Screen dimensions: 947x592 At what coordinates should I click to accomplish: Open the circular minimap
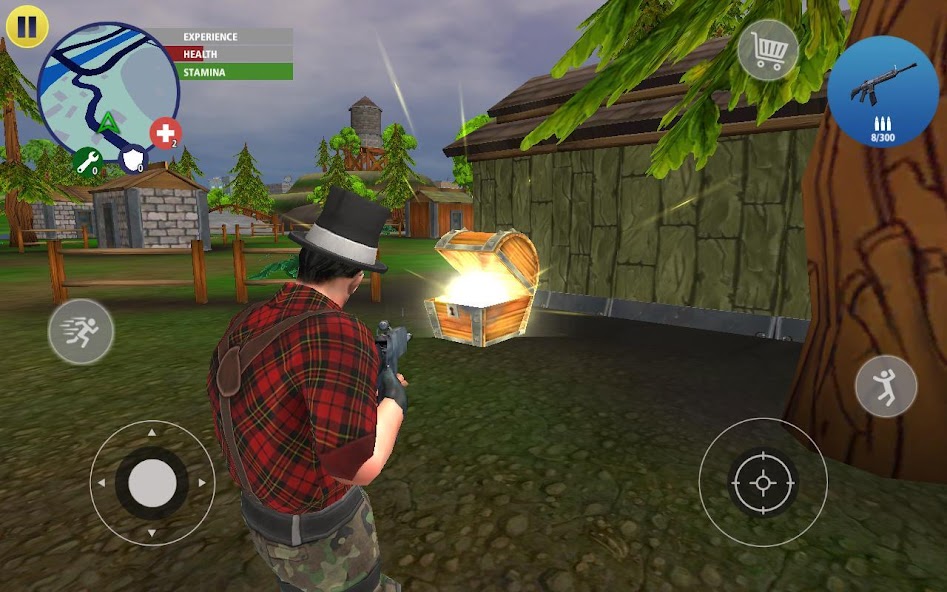(107, 89)
